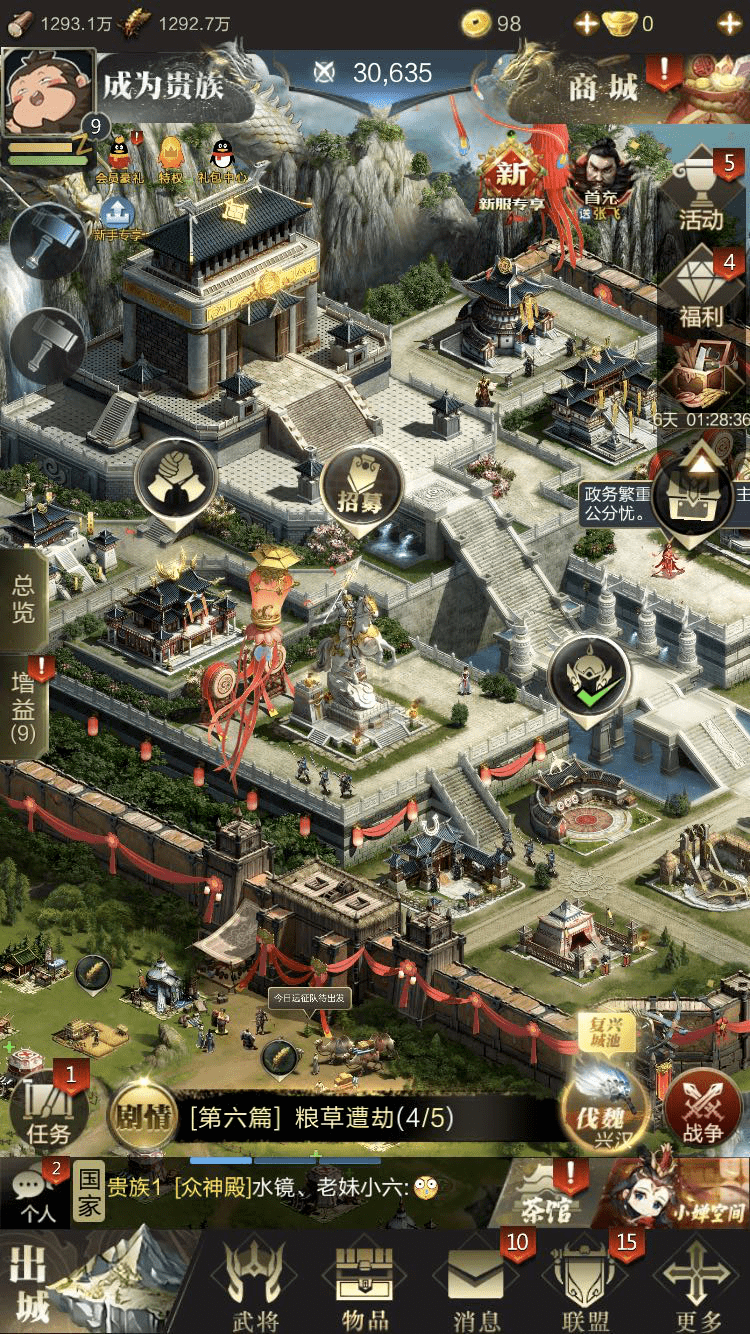Open the 联盟 alliance menu

pyautogui.click(x=587, y=1286)
